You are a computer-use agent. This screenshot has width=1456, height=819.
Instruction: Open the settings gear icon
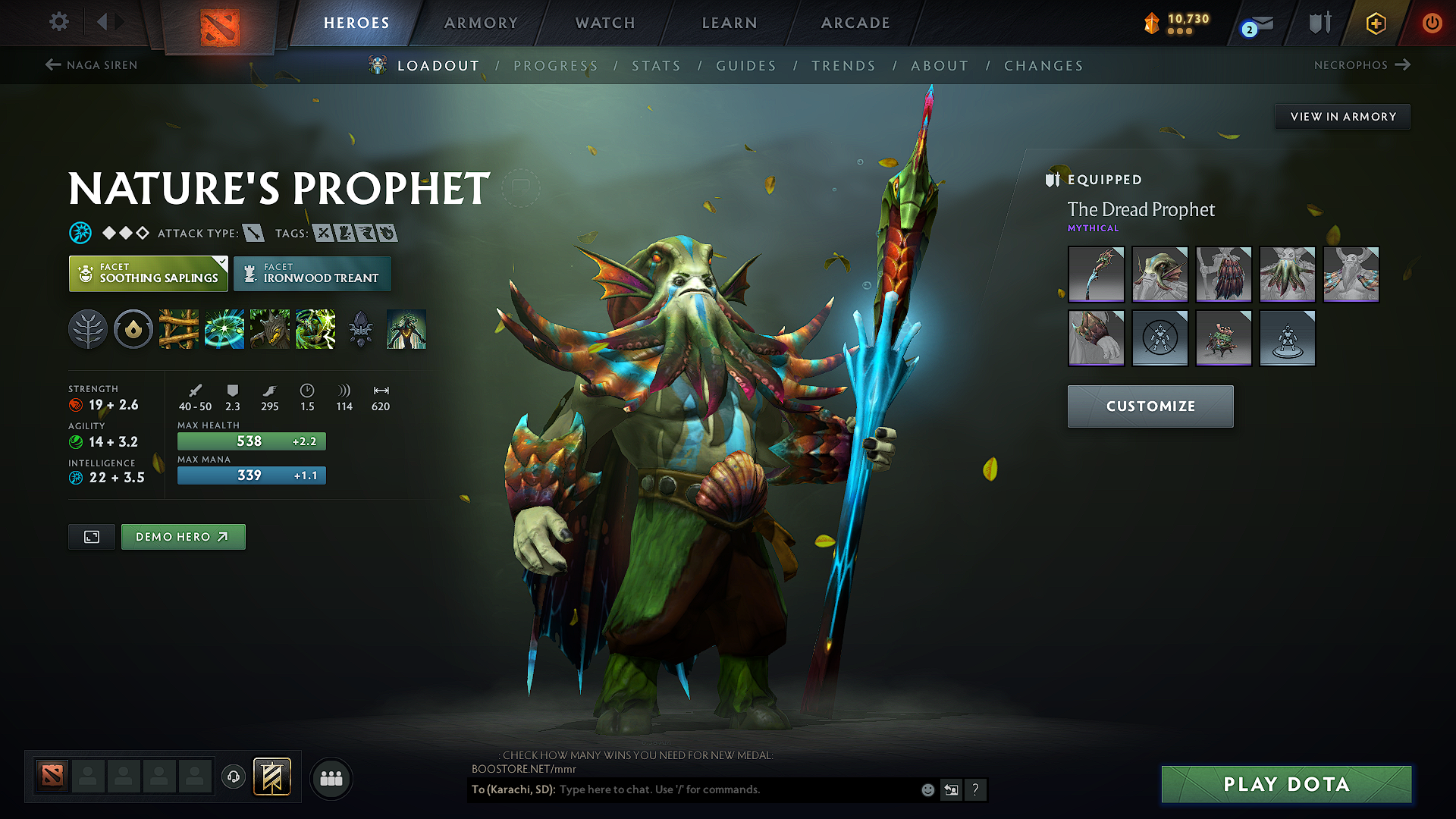(x=59, y=22)
